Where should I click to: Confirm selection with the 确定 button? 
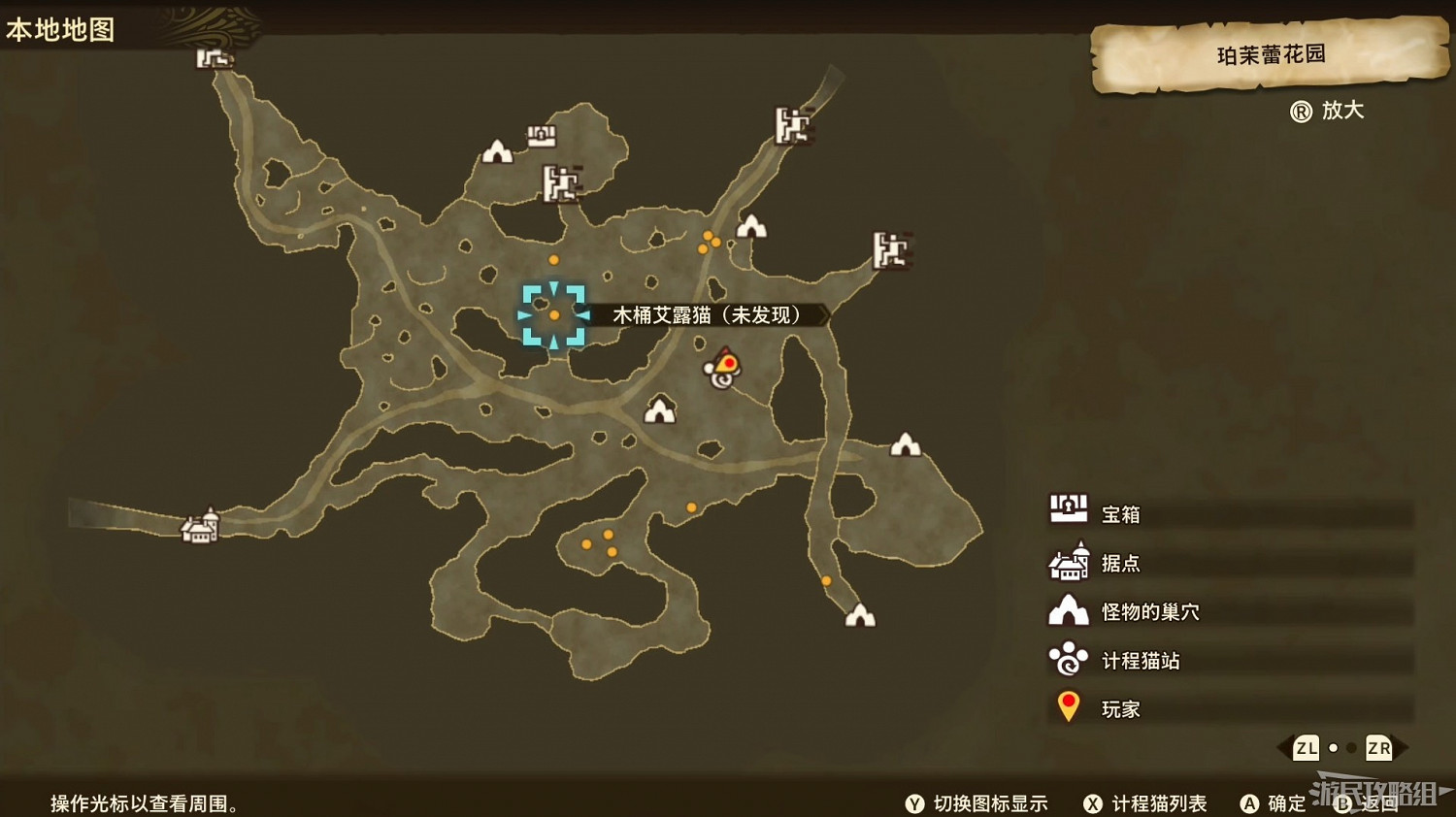(1274, 803)
